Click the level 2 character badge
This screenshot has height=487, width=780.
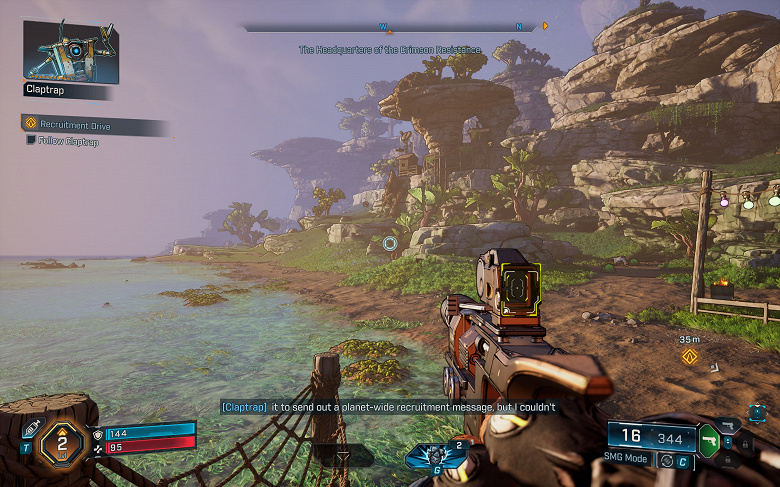coord(62,439)
